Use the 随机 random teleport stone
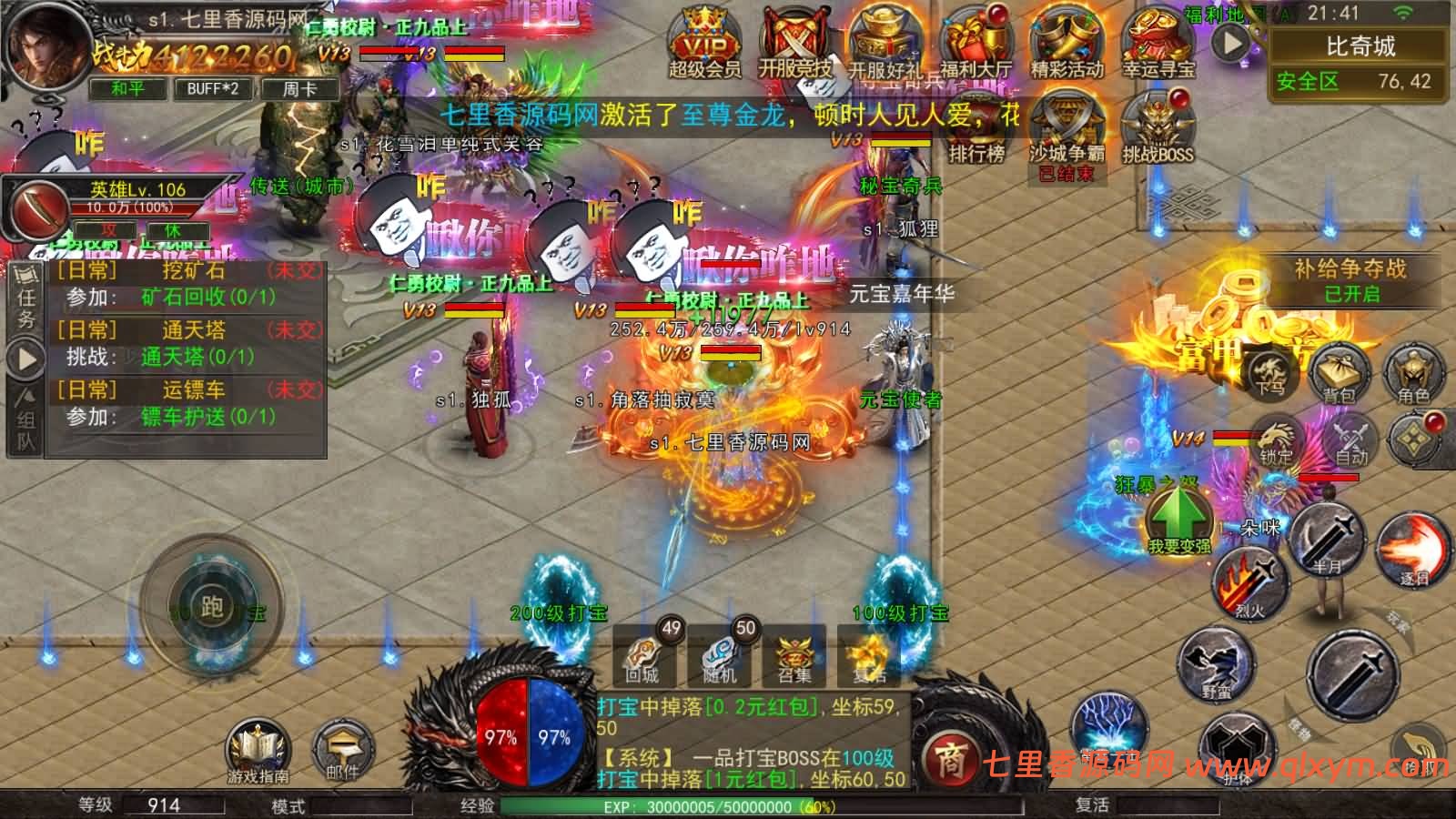Image resolution: width=1456 pixels, height=819 pixels. coord(720,657)
